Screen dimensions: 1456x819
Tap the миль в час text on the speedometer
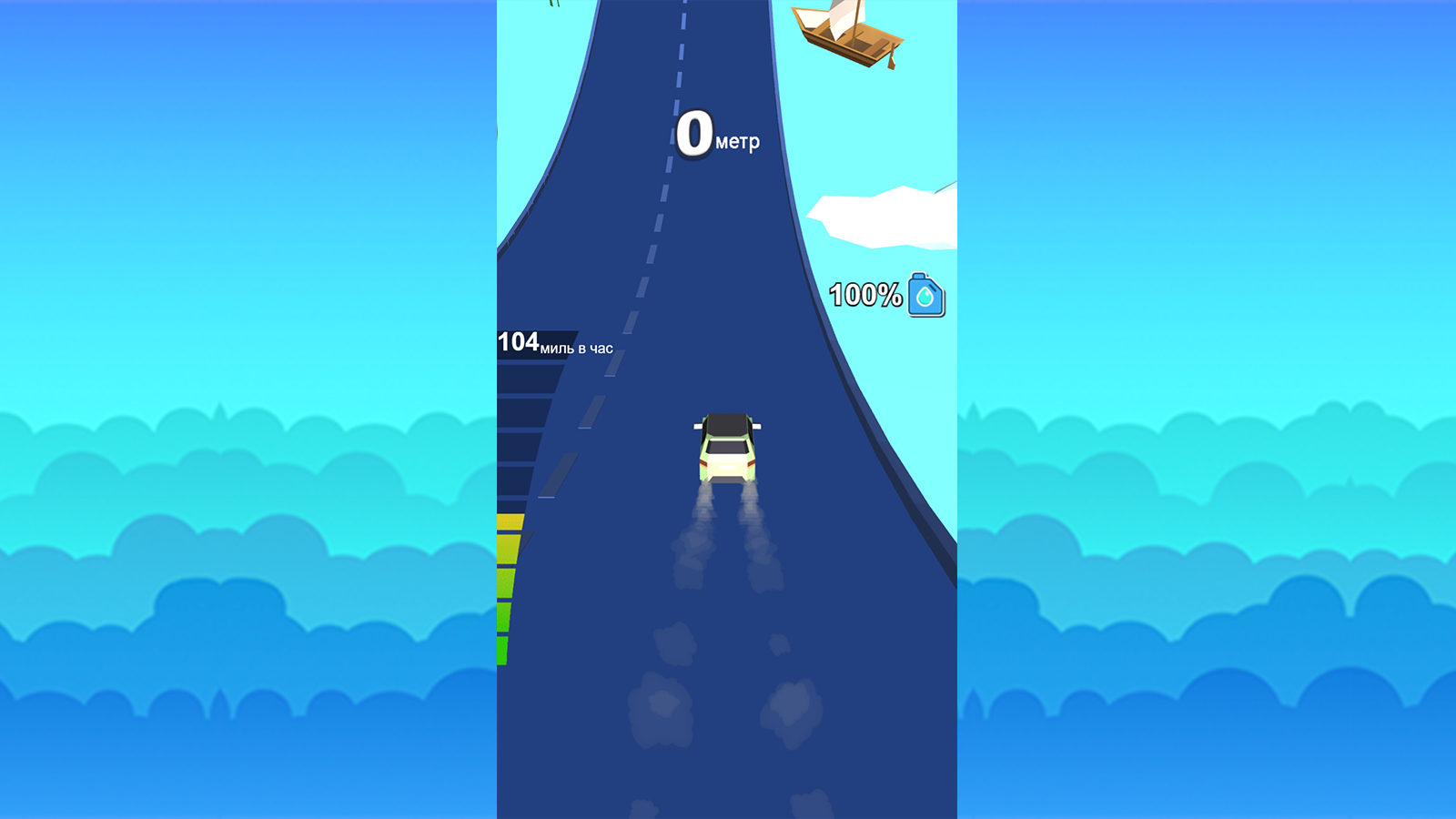pos(576,347)
